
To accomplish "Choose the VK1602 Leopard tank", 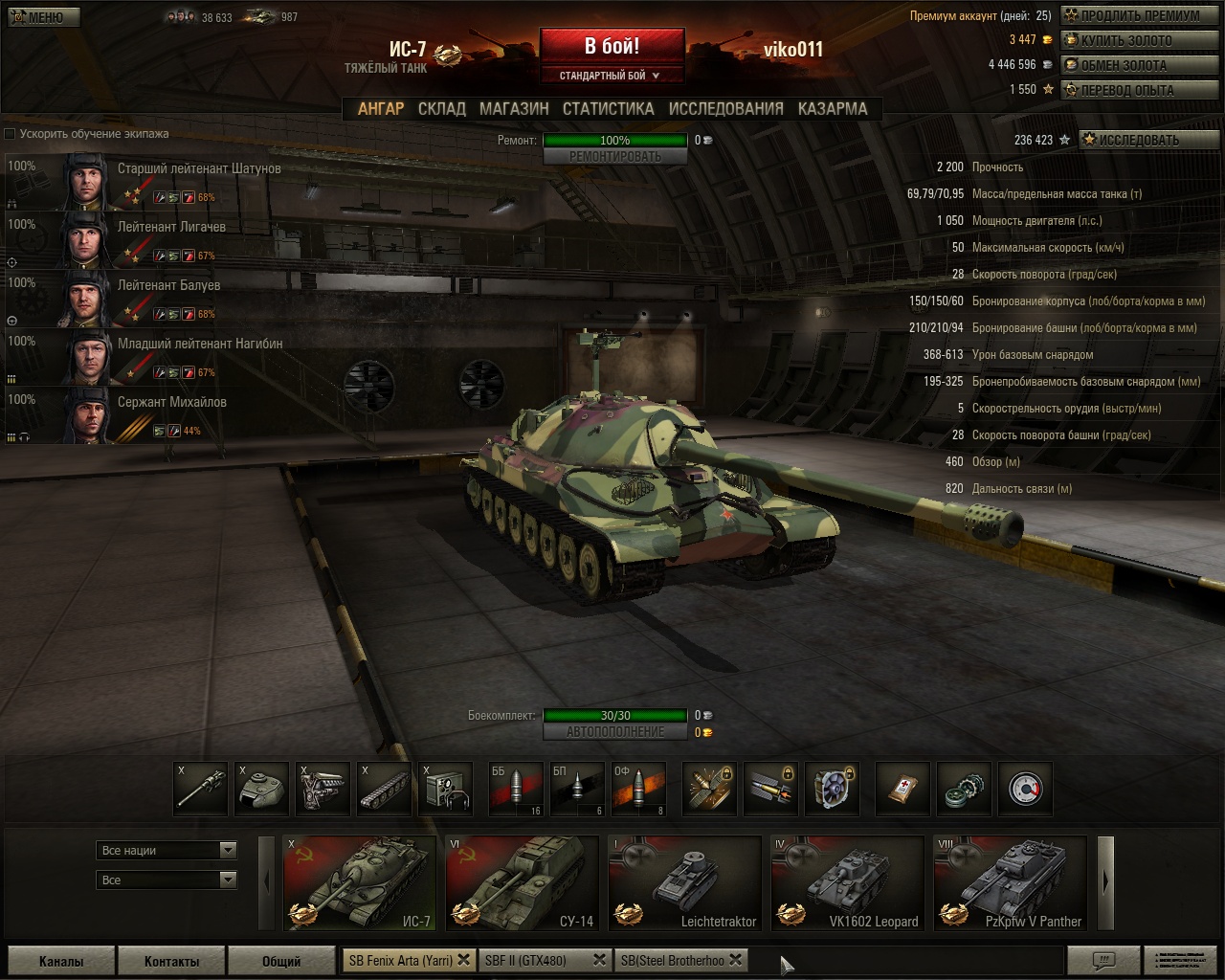I will point(848,882).
